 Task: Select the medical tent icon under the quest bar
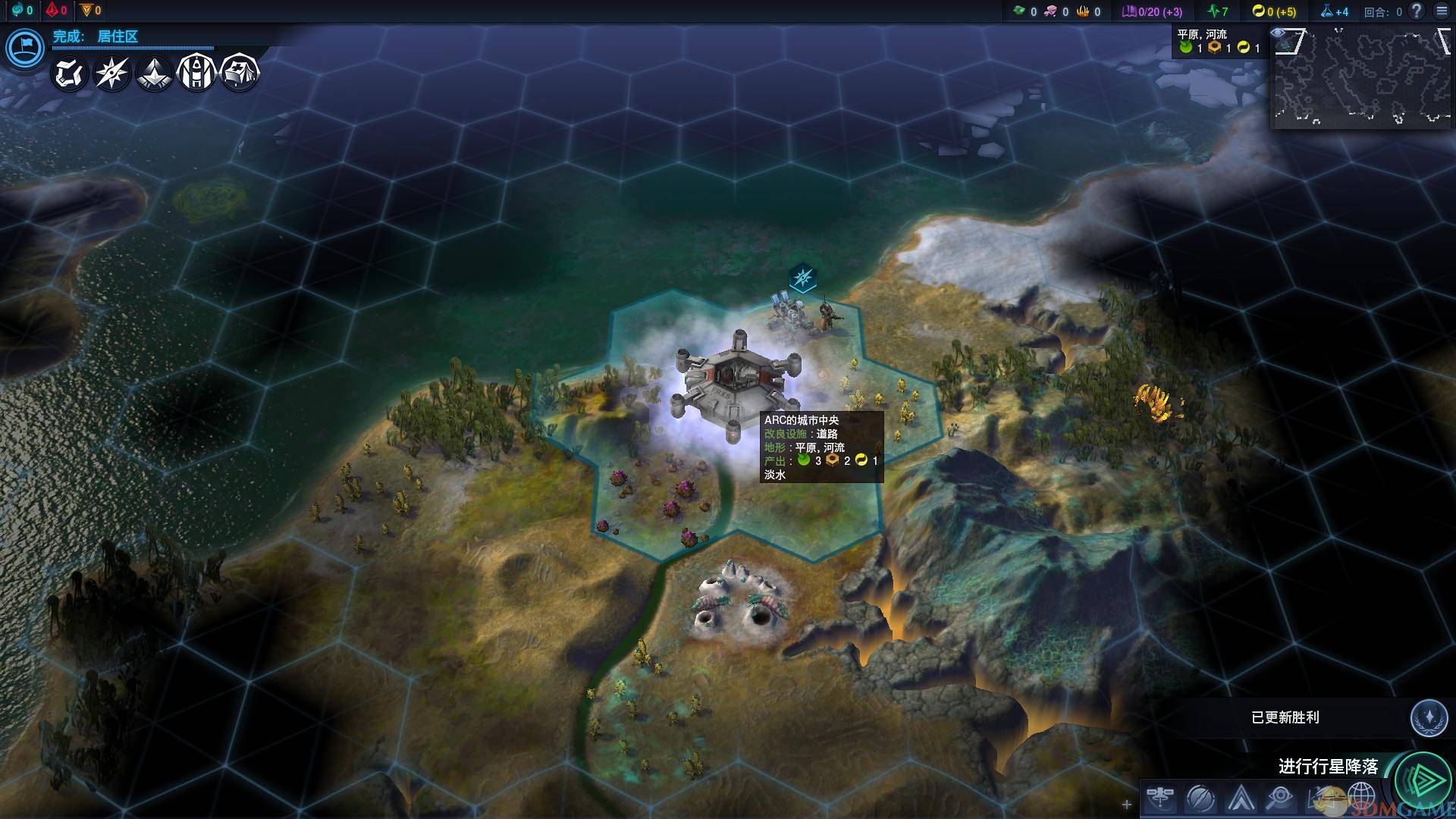pyautogui.click(x=240, y=74)
